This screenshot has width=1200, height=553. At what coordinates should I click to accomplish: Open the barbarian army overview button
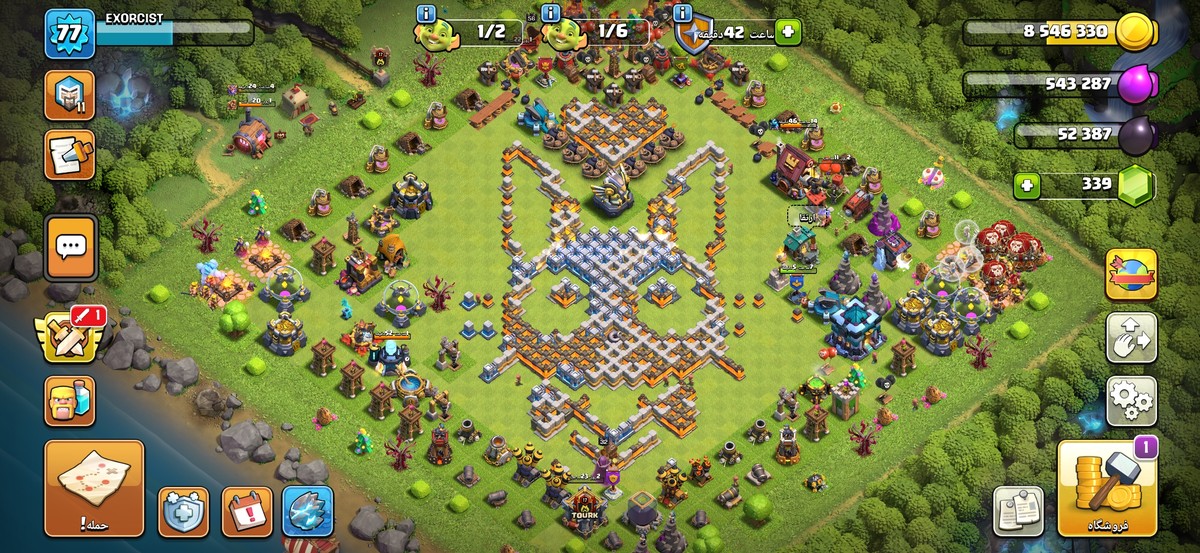(69, 400)
